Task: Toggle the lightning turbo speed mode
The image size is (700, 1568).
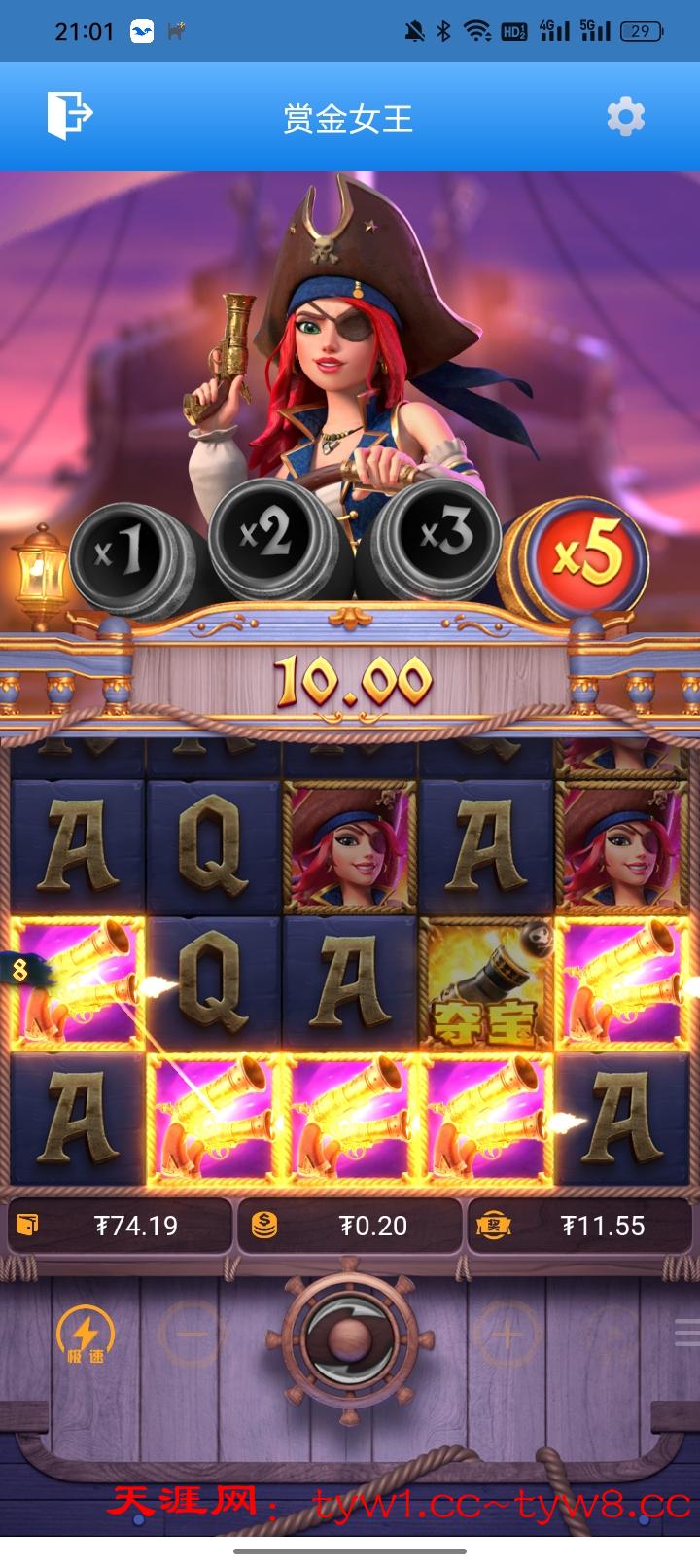Action: 86,1334
